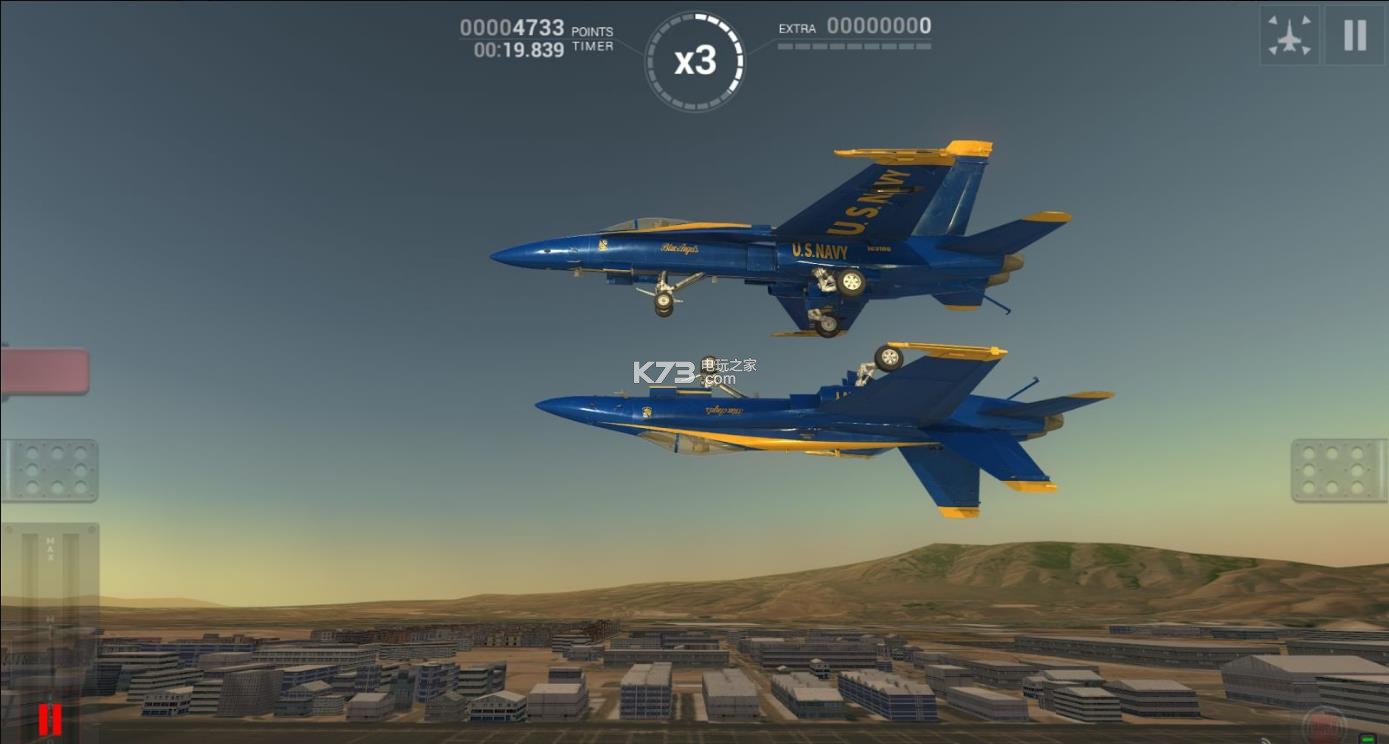Tap the red rectangular button on the left

[x=44, y=371]
